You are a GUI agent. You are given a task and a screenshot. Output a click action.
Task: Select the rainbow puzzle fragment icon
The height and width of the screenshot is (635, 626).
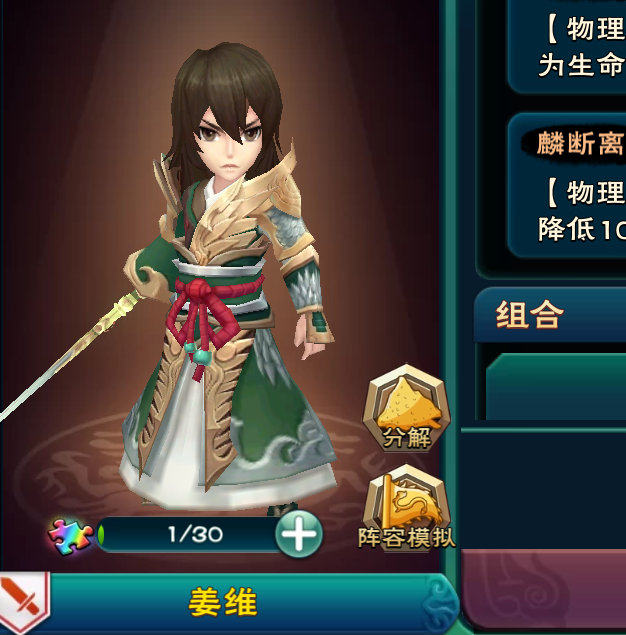(x=70, y=536)
